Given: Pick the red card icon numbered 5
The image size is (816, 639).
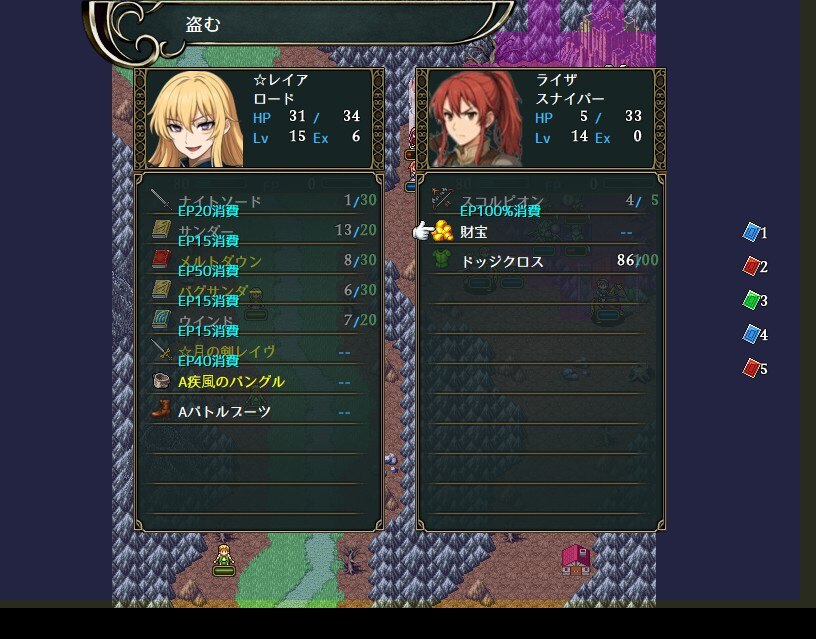Looking at the screenshot, I should (752, 369).
